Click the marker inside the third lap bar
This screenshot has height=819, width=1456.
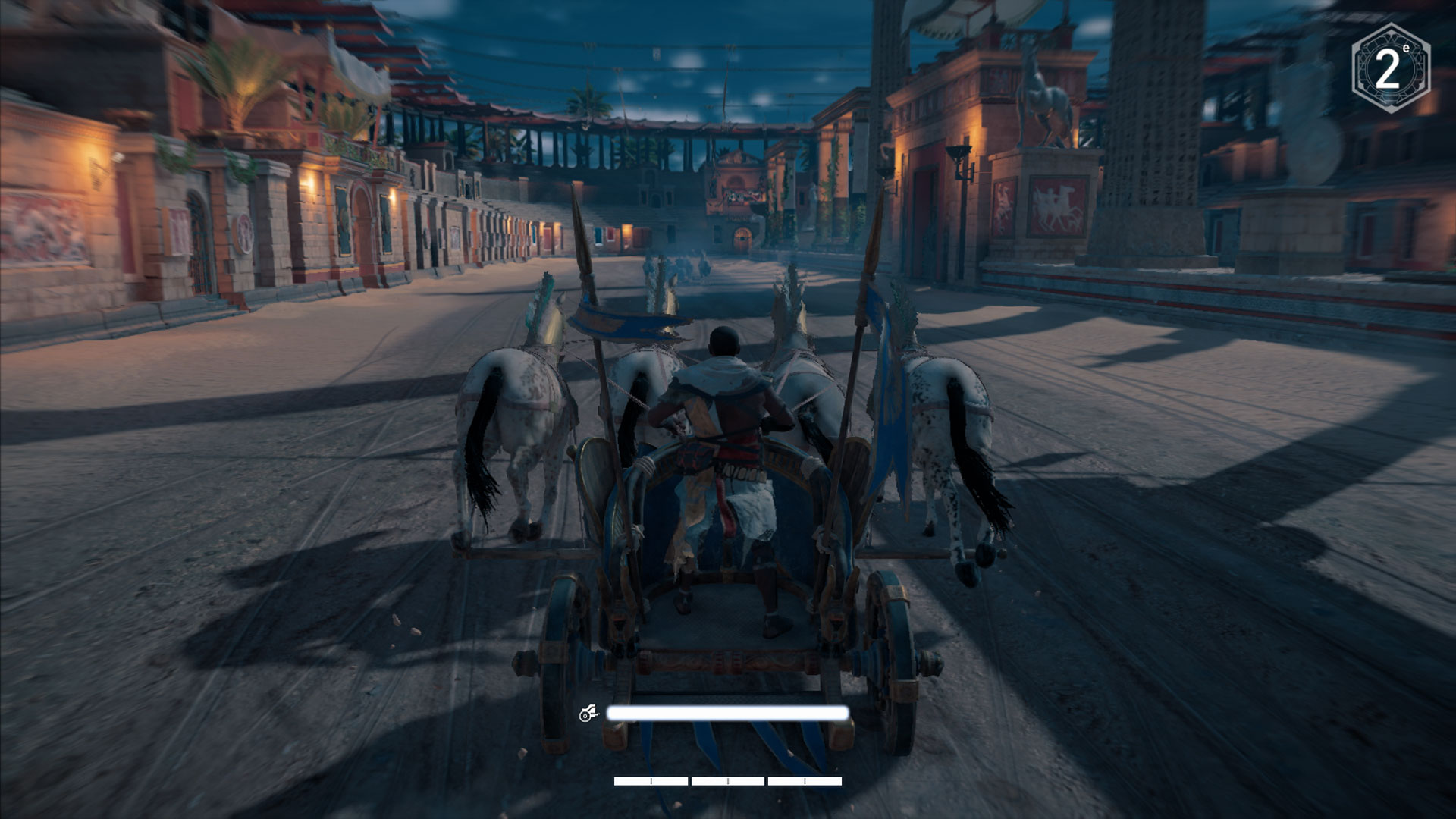click(x=805, y=780)
